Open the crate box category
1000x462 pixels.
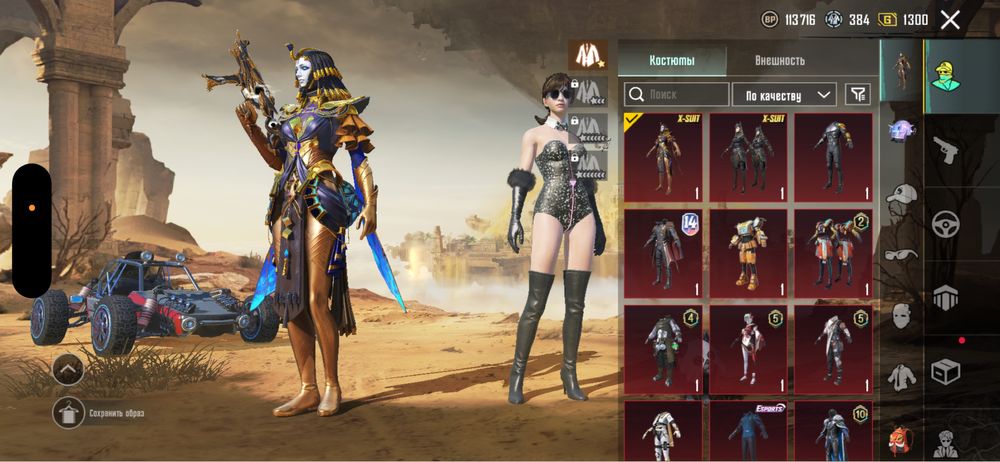945,371
